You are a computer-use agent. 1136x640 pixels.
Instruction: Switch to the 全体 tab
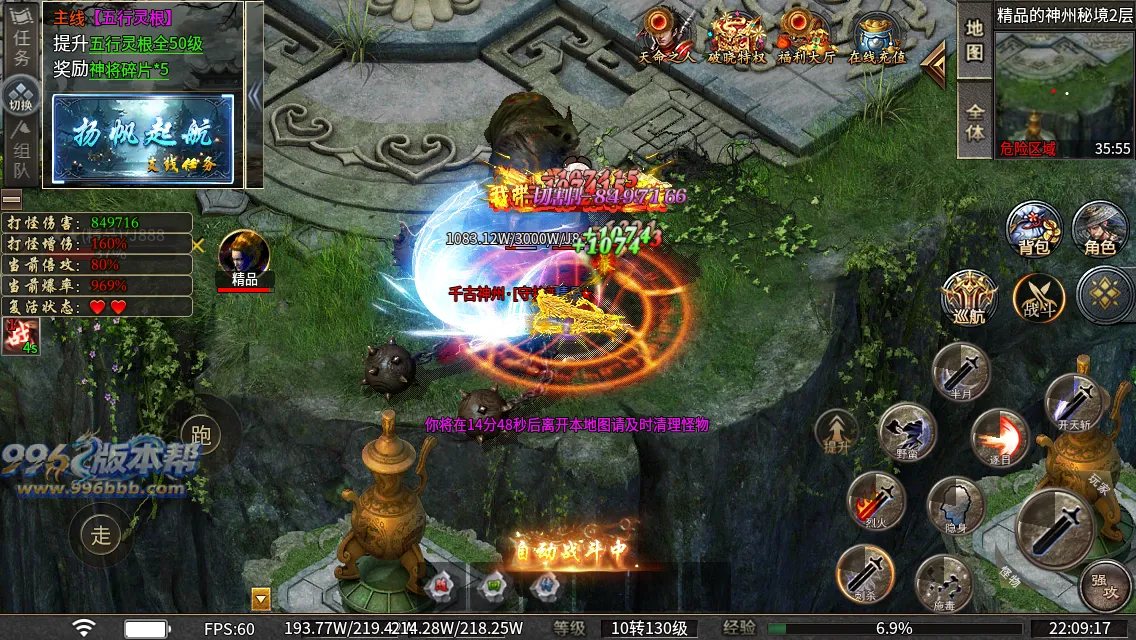[x=975, y=118]
